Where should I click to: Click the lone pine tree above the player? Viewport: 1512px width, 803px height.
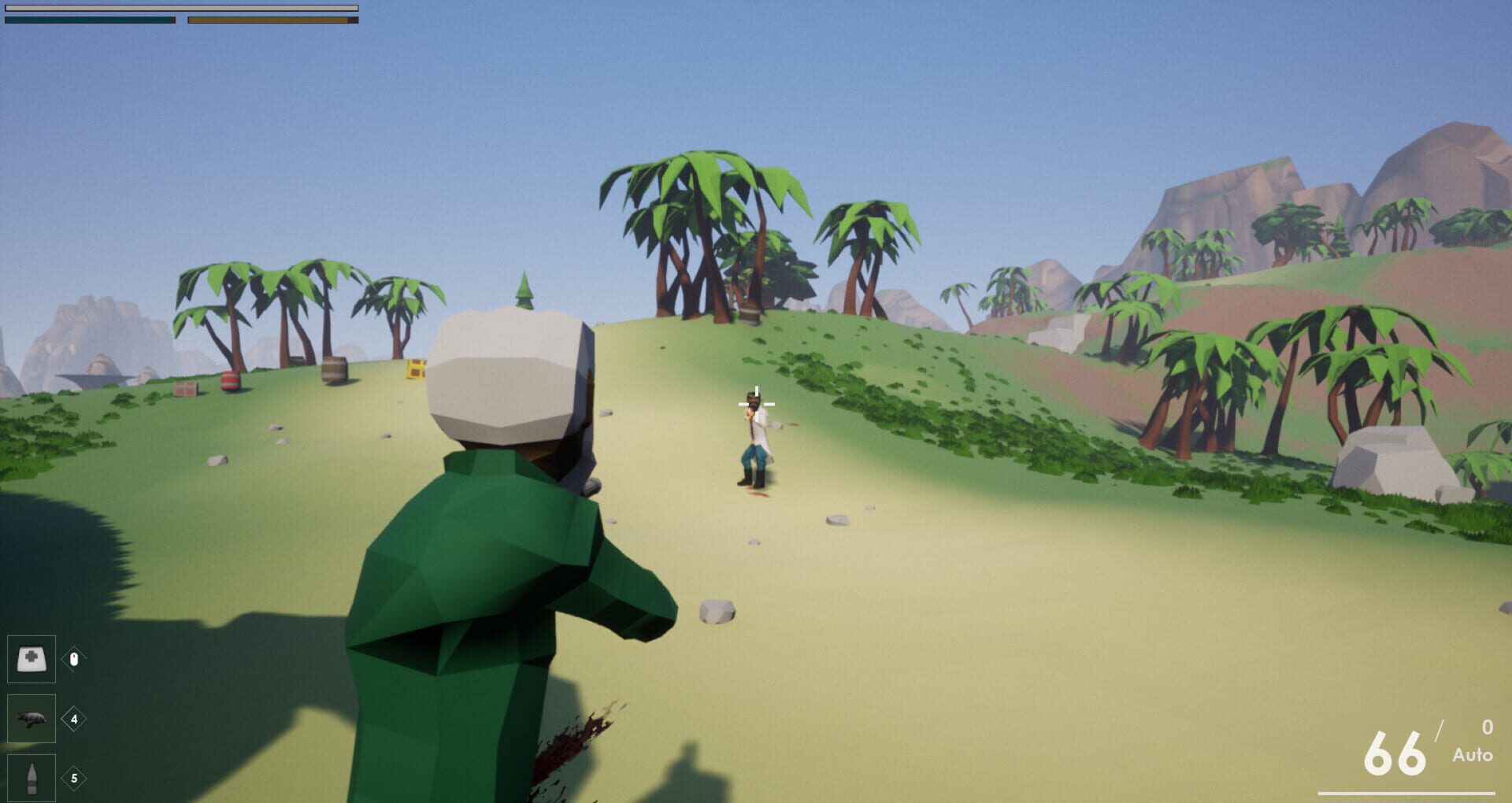pos(523,291)
